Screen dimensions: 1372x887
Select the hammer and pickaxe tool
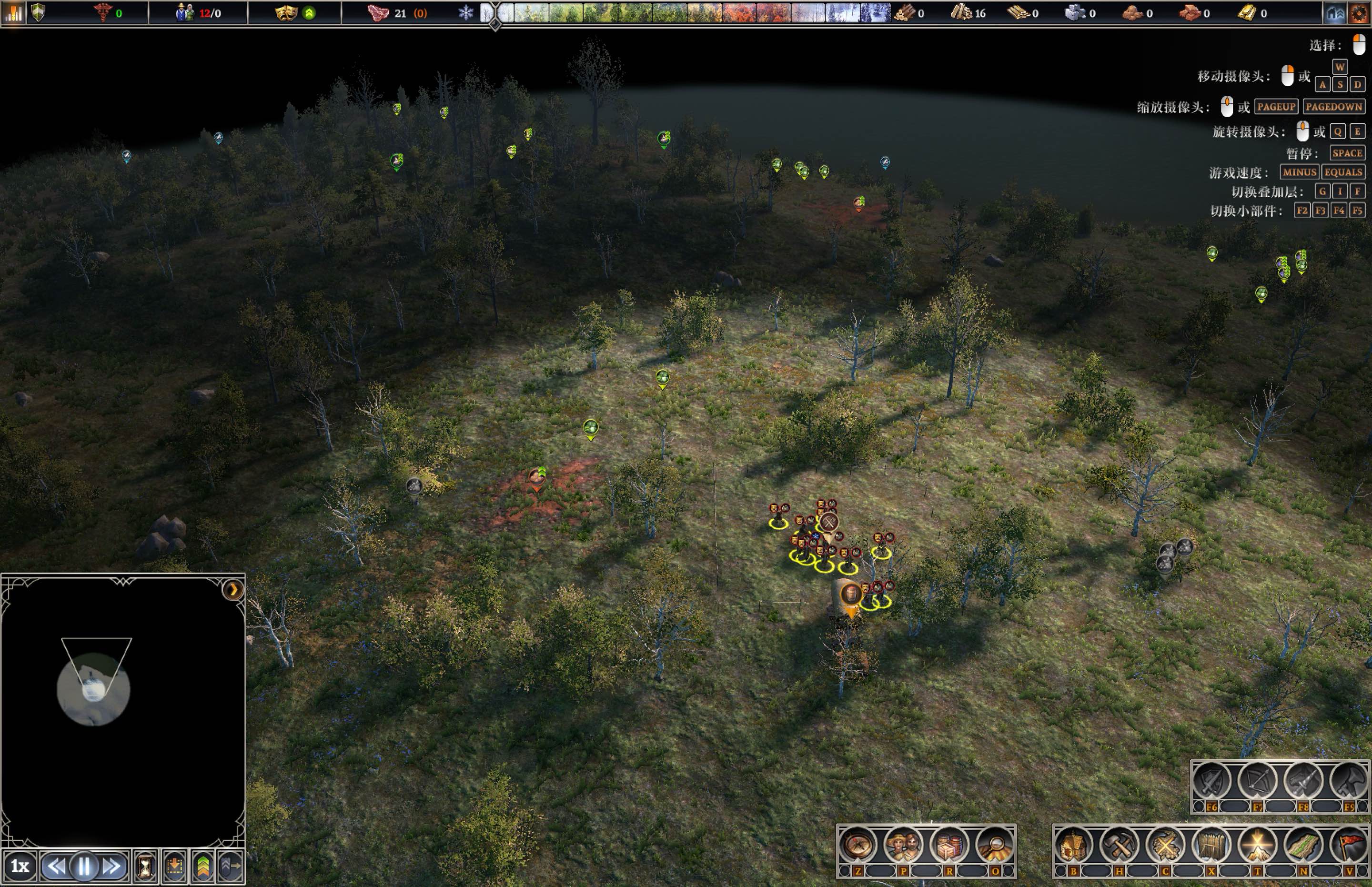[1119, 846]
